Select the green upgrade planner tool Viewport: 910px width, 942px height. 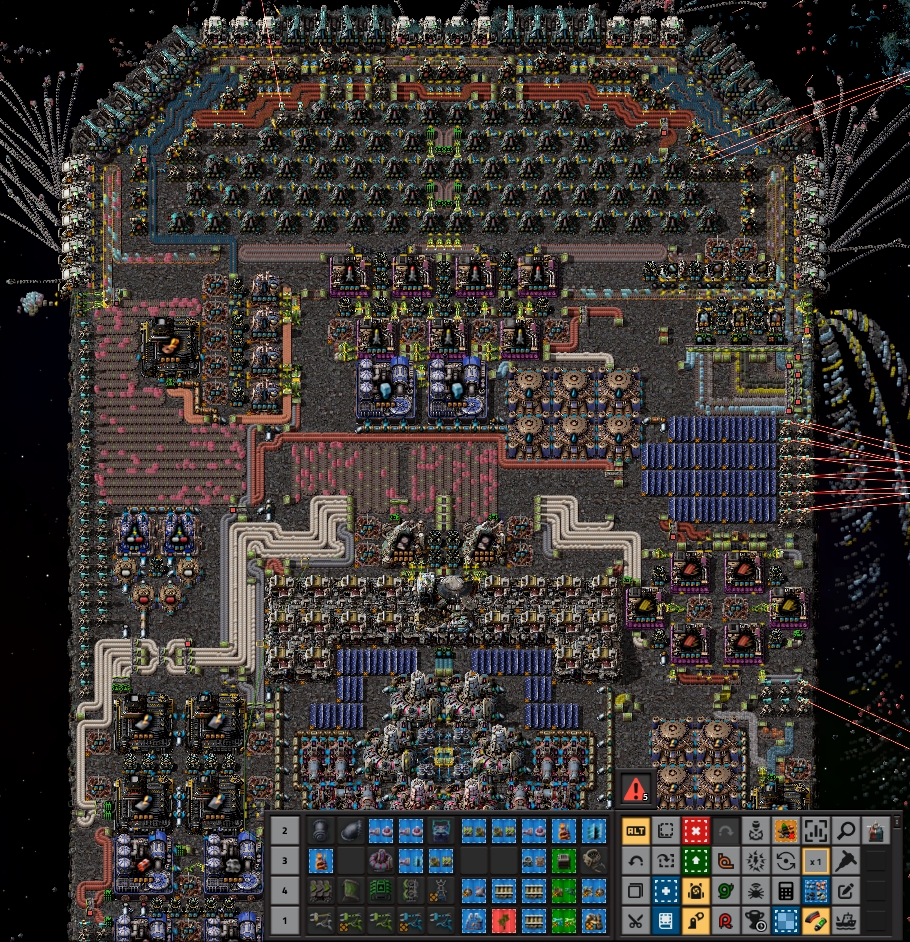695,860
